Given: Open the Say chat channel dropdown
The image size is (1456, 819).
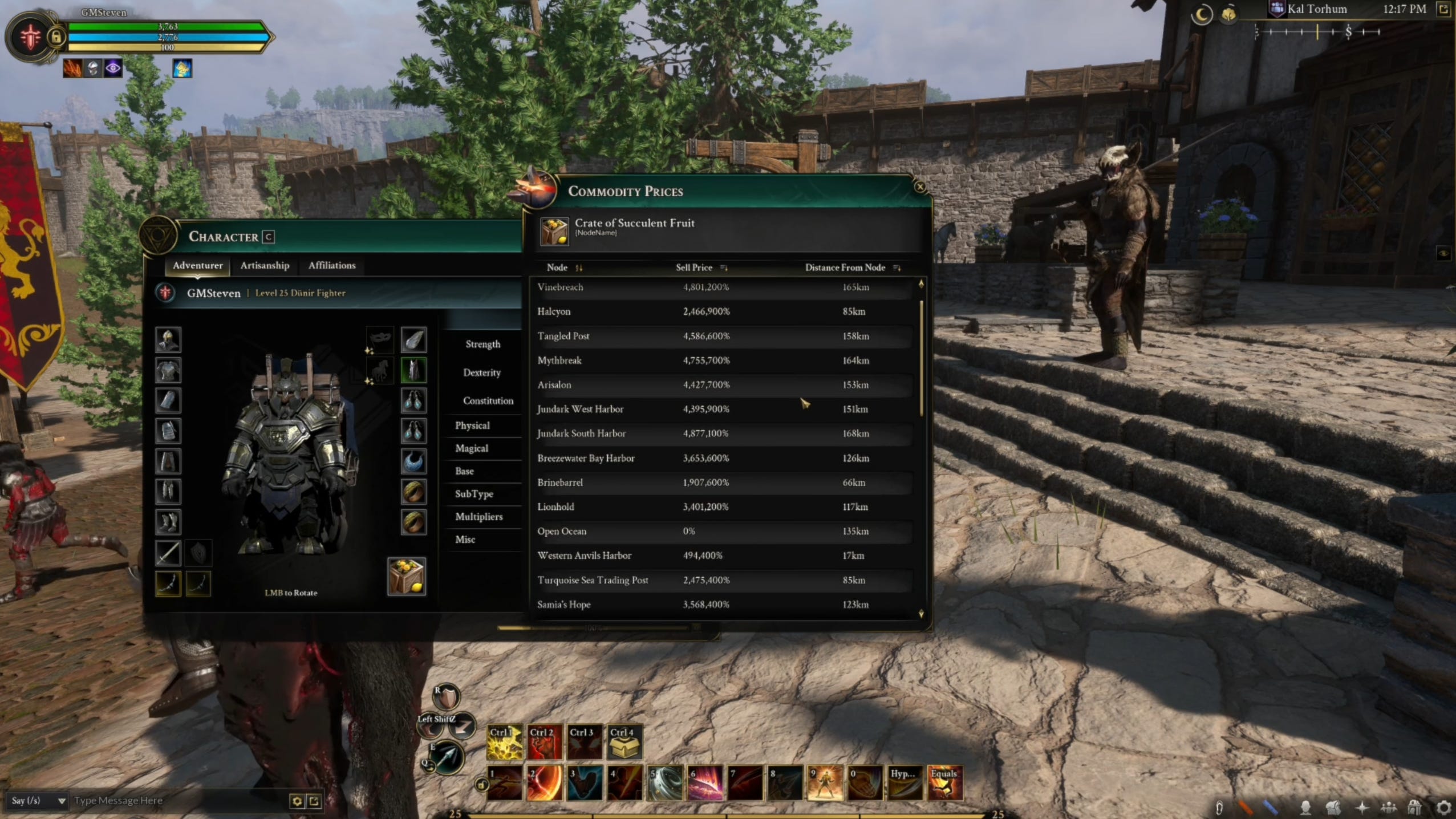Looking at the screenshot, I should tap(37, 801).
